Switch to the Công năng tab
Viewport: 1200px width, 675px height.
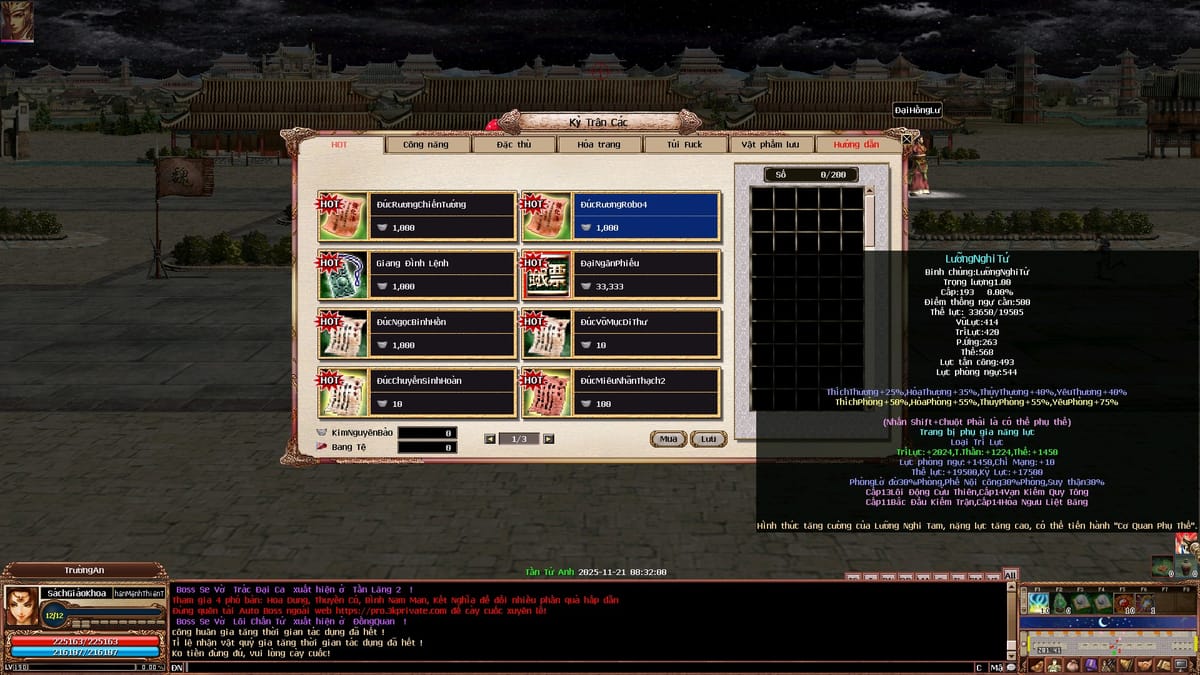[426, 145]
